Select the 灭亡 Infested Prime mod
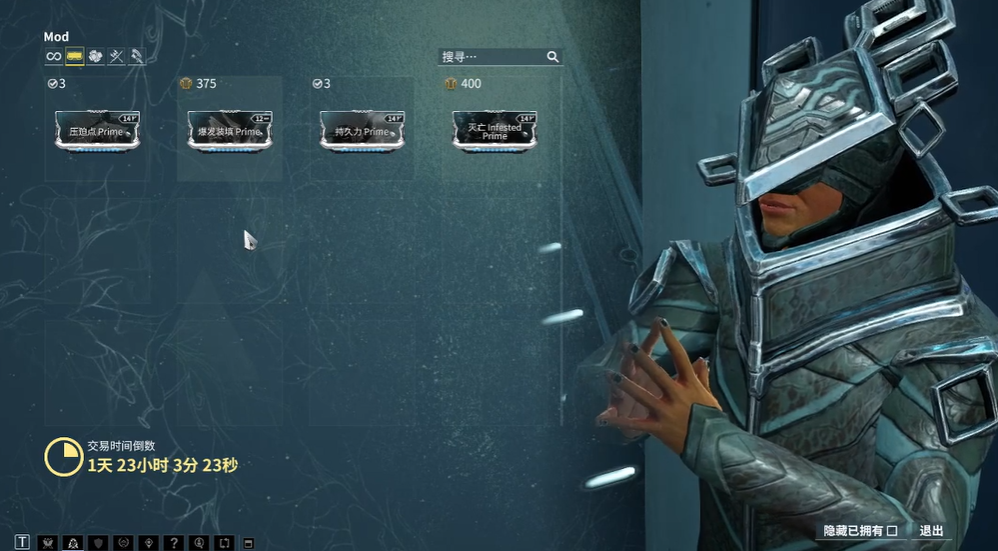 pyautogui.click(x=495, y=131)
